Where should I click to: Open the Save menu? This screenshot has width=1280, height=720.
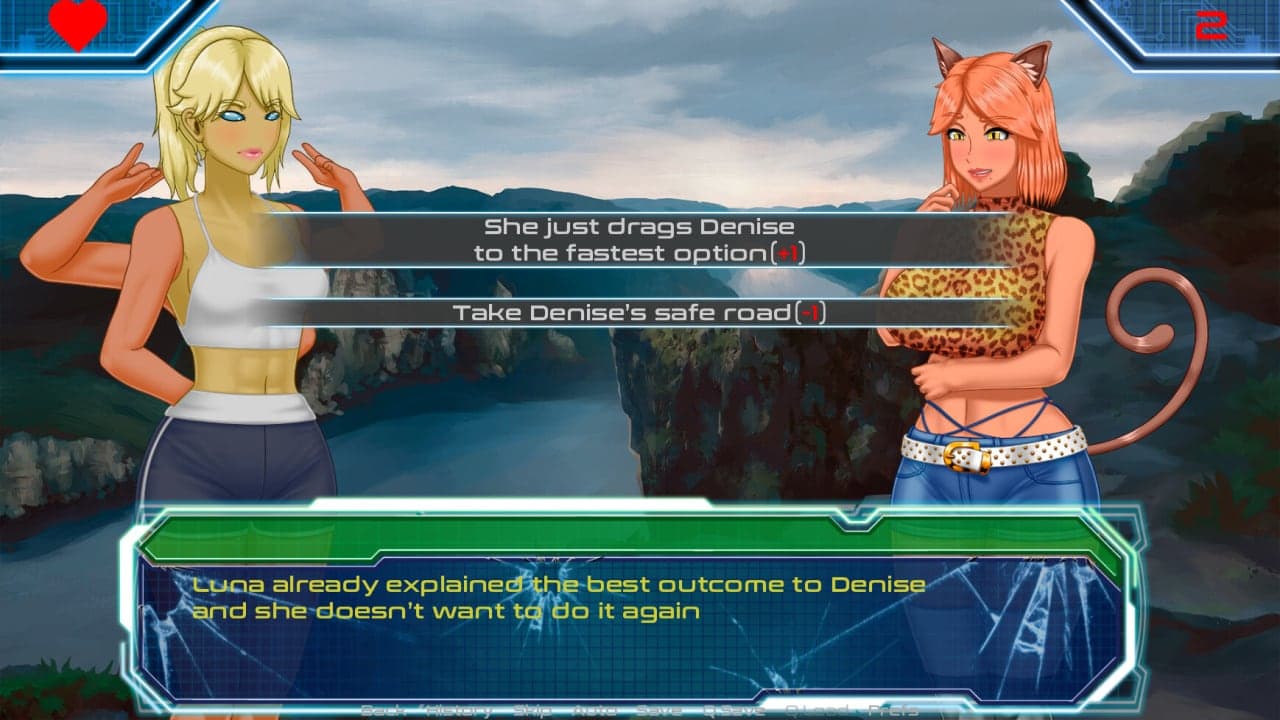point(658,710)
